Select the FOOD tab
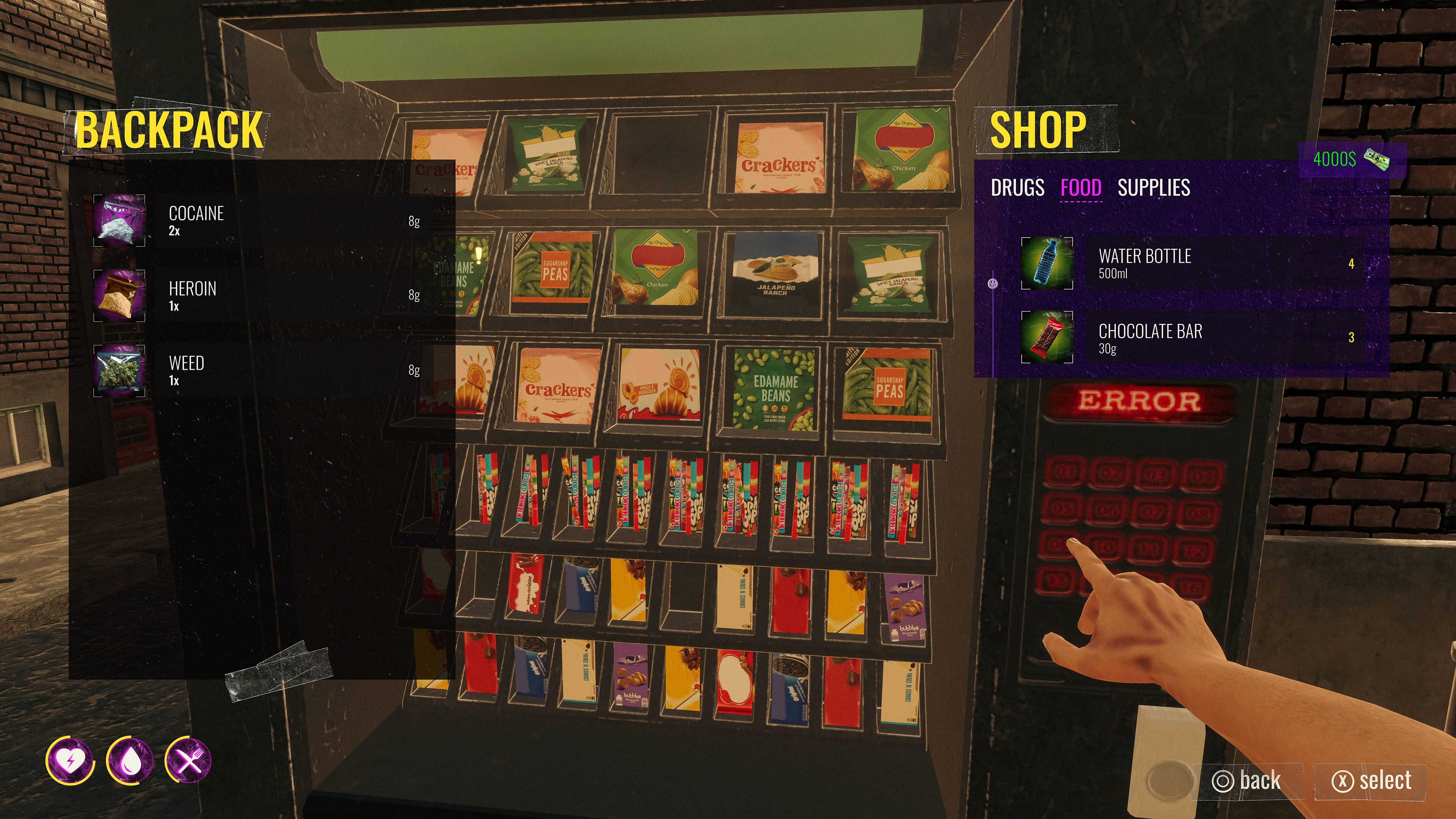1456x819 pixels. (x=1081, y=188)
